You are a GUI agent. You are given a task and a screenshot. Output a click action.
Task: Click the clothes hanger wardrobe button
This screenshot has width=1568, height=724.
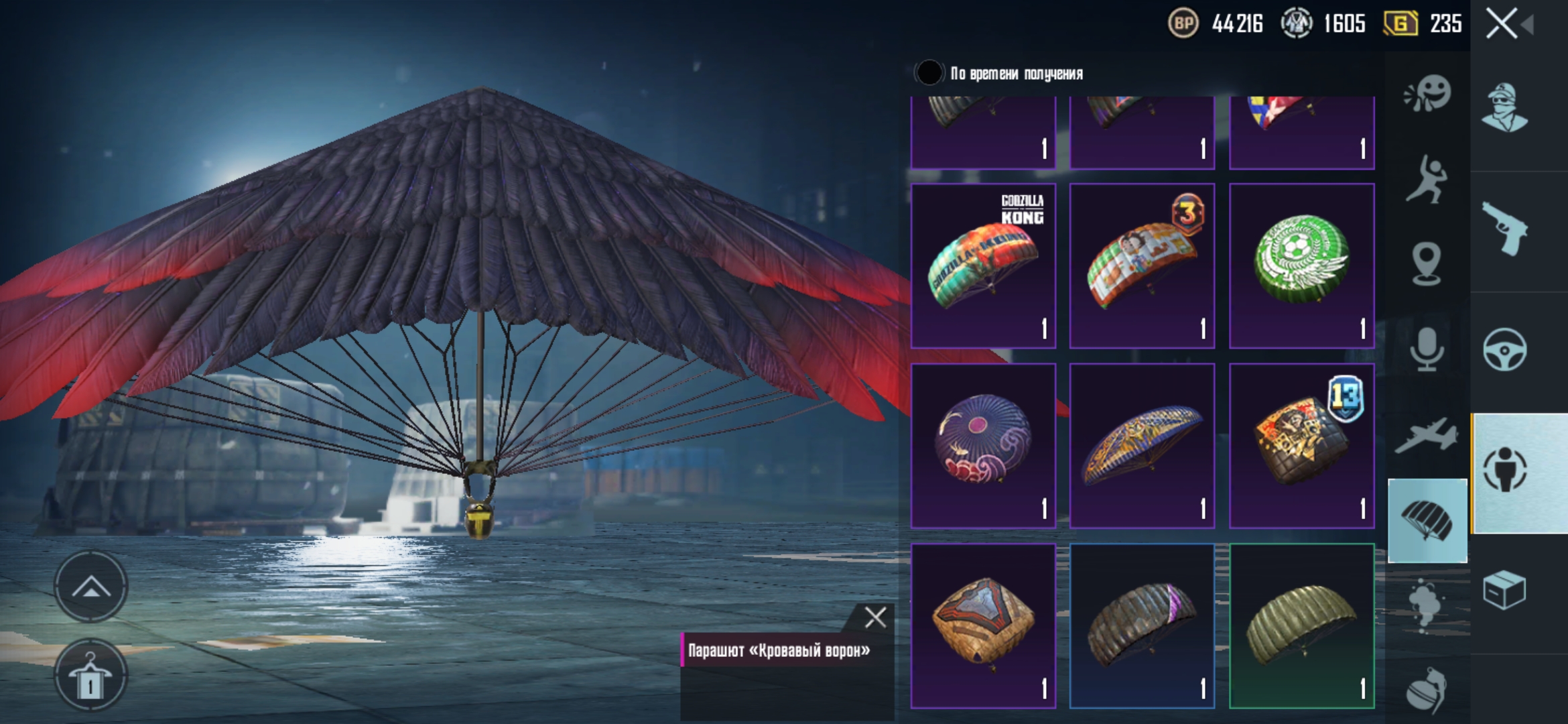tap(90, 676)
